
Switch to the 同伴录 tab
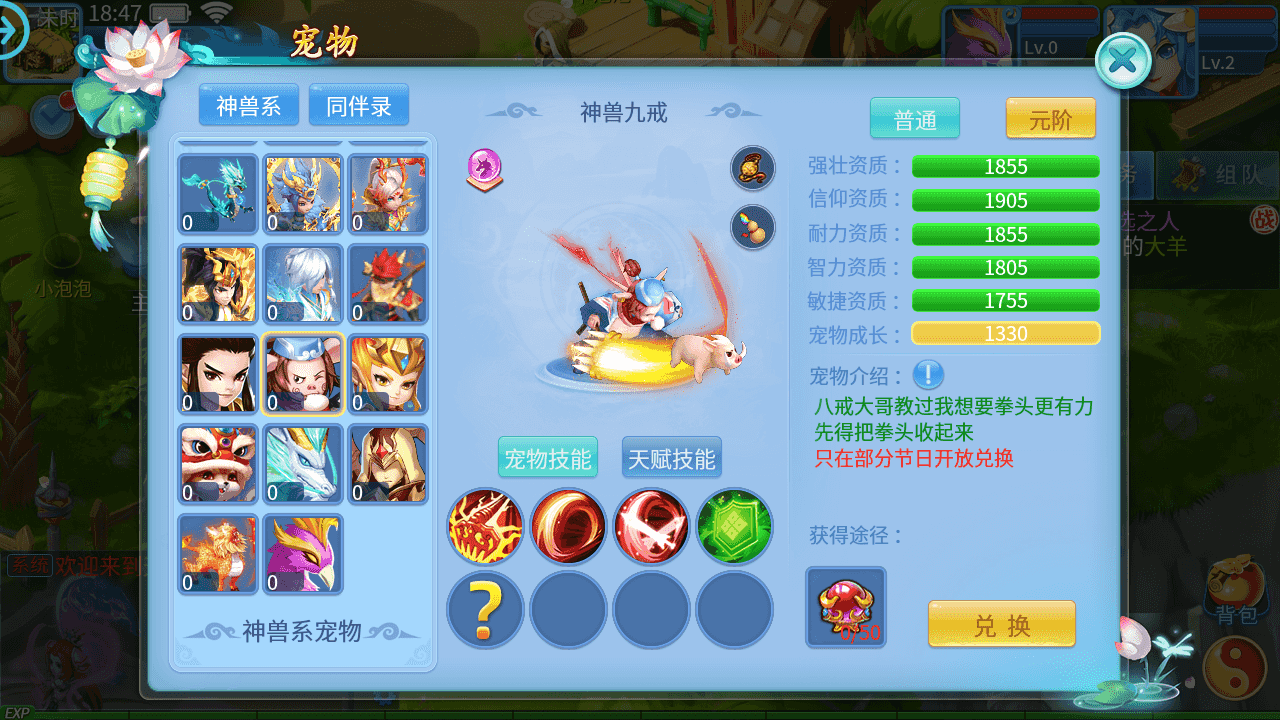[x=360, y=104]
